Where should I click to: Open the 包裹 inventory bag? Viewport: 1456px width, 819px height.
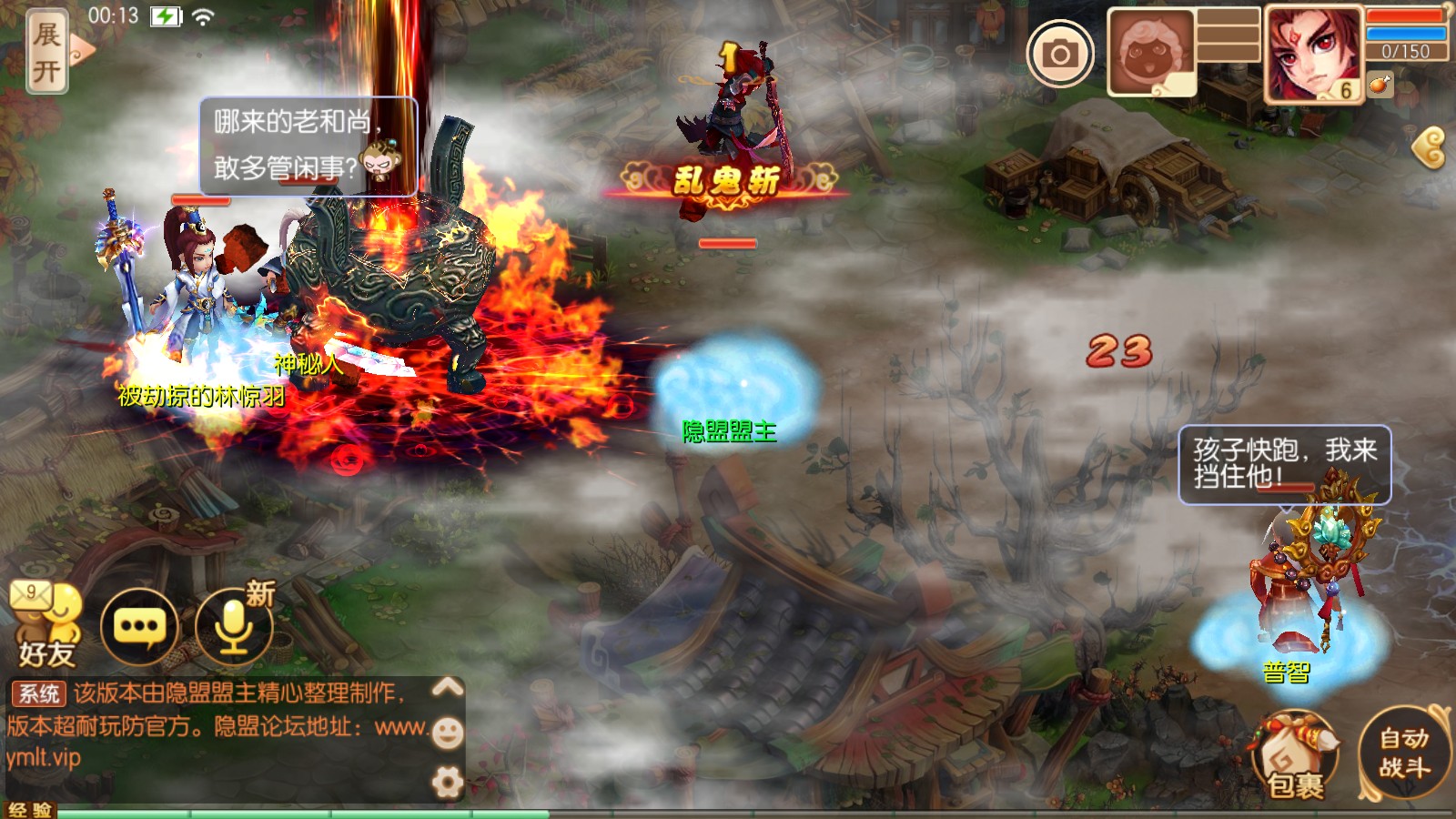pyautogui.click(x=1295, y=755)
